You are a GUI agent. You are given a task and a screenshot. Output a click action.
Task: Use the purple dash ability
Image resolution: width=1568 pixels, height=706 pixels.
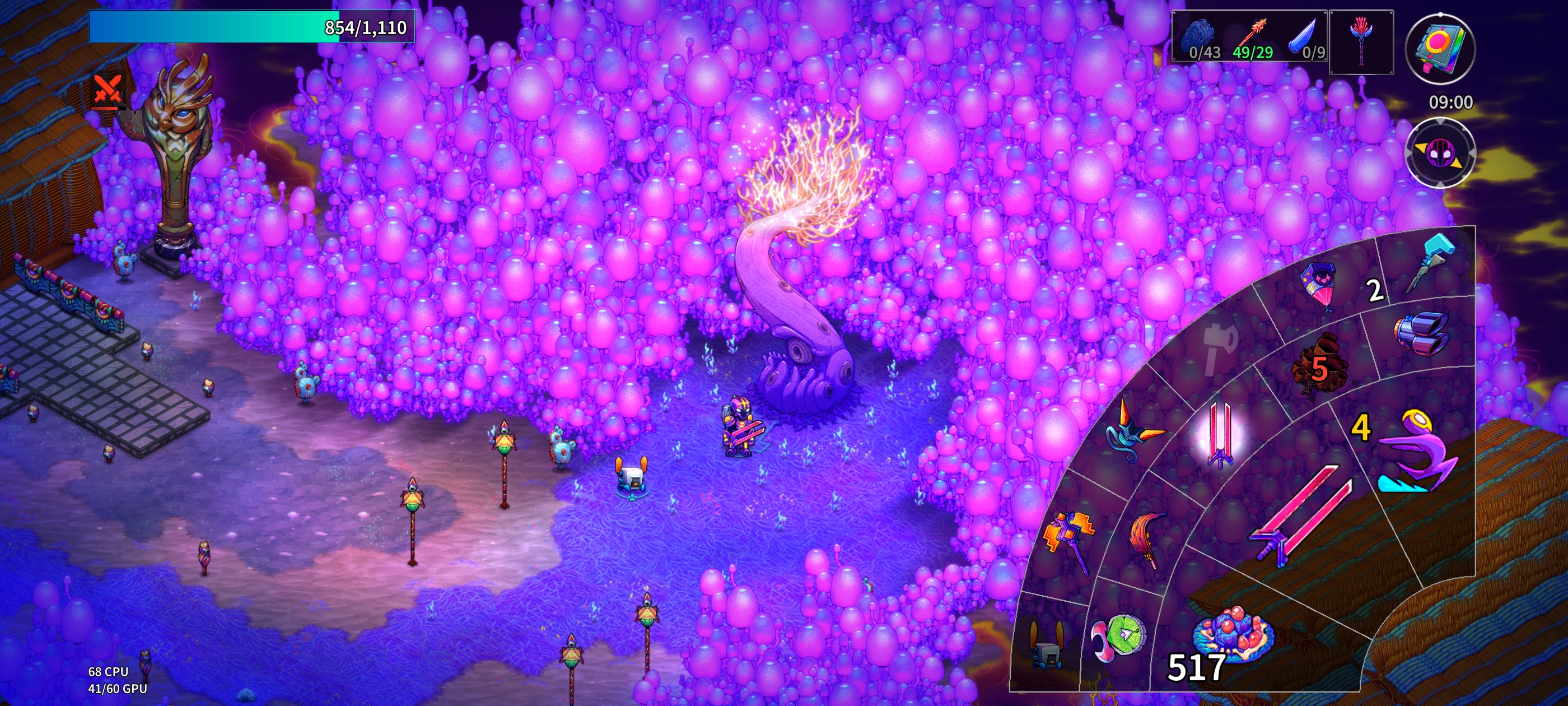(x=1415, y=450)
